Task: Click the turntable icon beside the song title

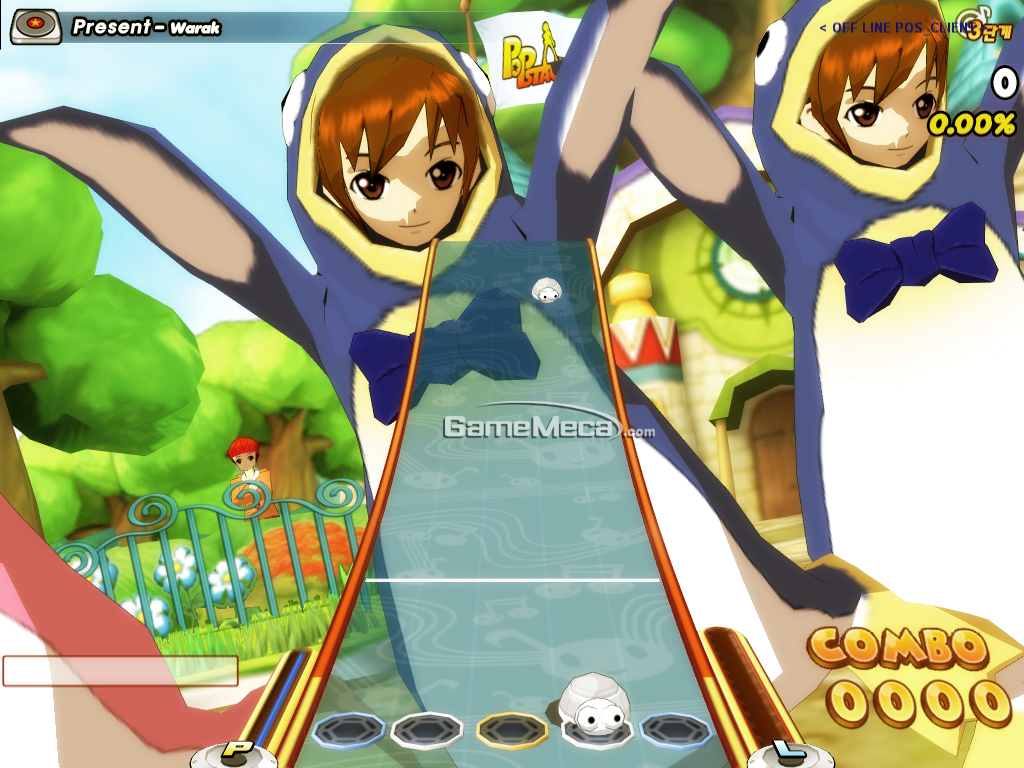Action: tap(36, 27)
